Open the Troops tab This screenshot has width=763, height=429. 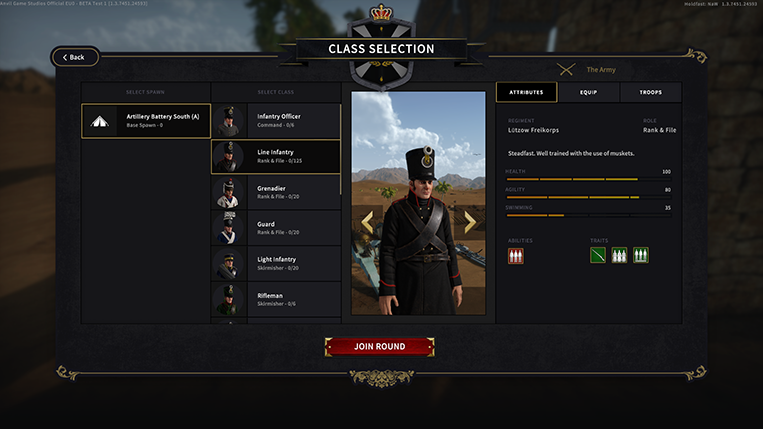[650, 92]
